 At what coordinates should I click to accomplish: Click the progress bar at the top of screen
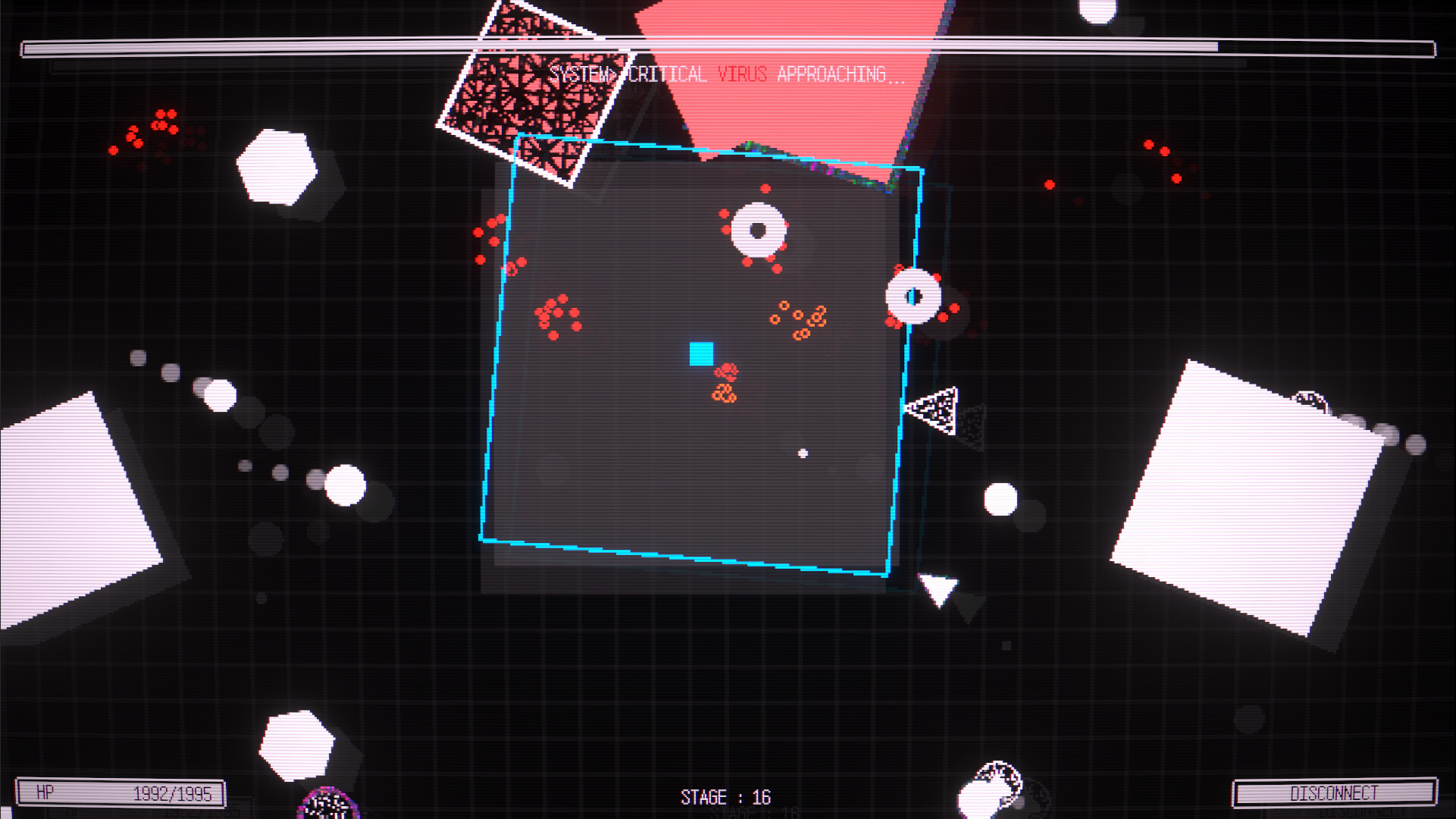pos(728,45)
